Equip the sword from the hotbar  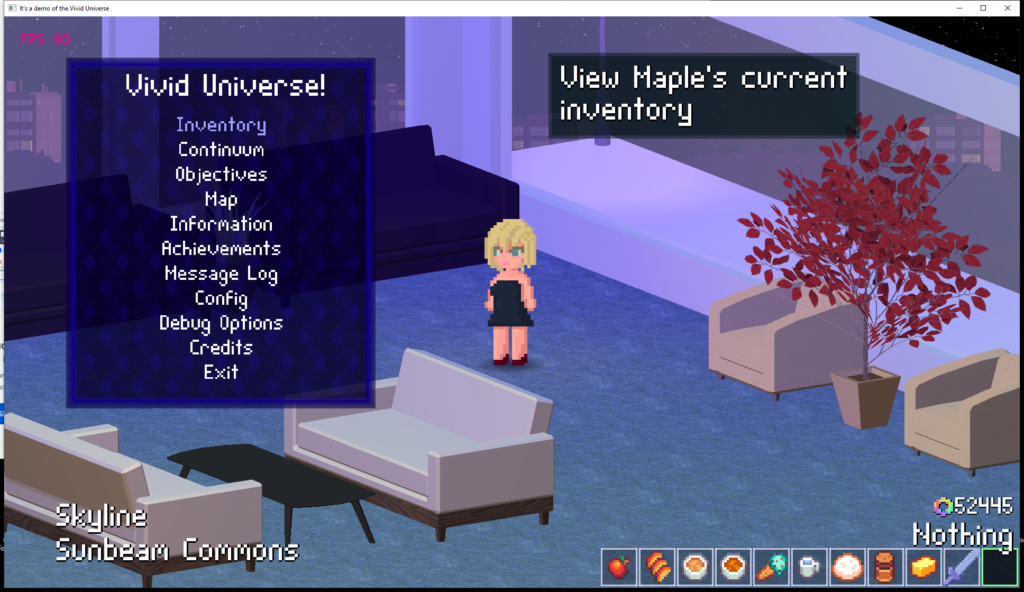coord(960,567)
